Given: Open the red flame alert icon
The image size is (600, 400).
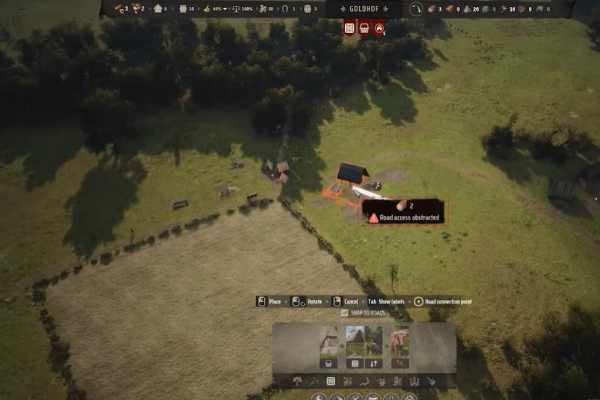Looking at the screenshot, I should (x=379, y=28).
